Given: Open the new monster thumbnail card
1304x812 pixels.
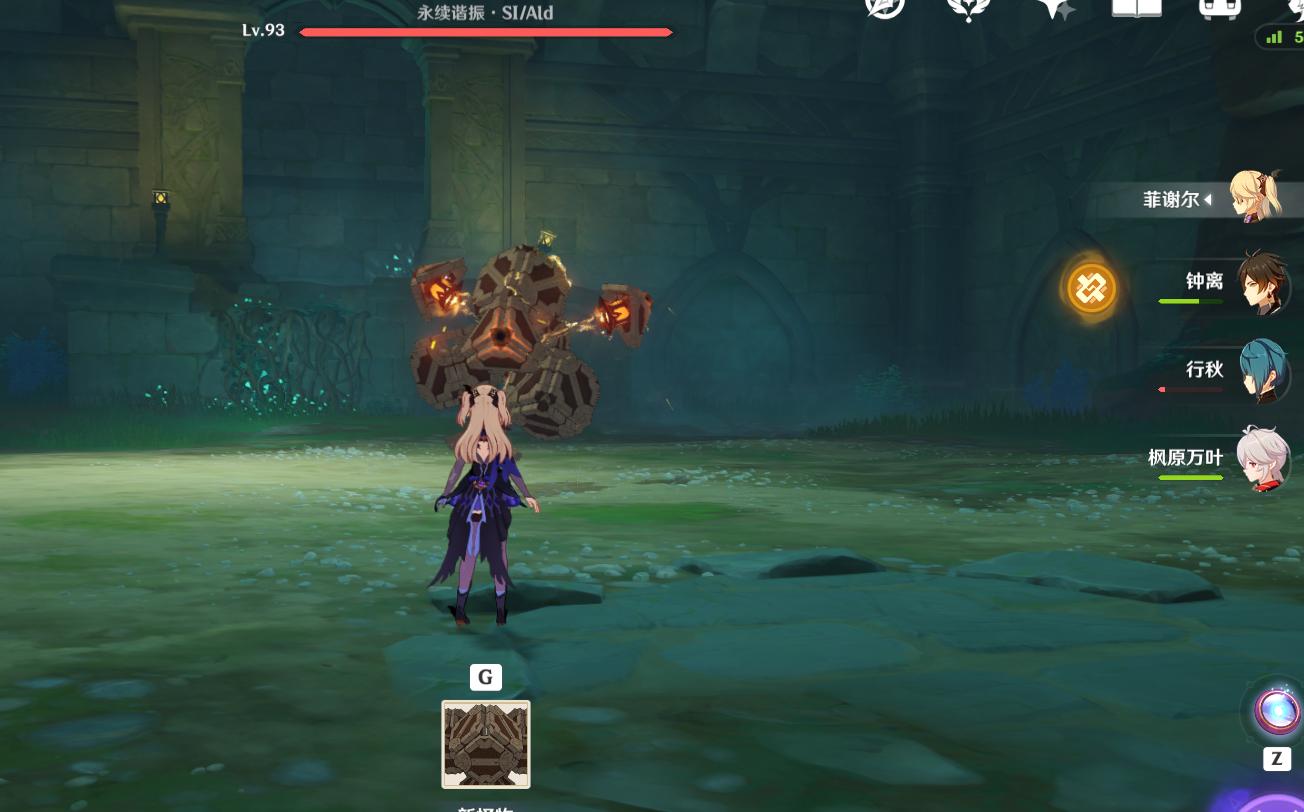Looking at the screenshot, I should tap(486, 744).
